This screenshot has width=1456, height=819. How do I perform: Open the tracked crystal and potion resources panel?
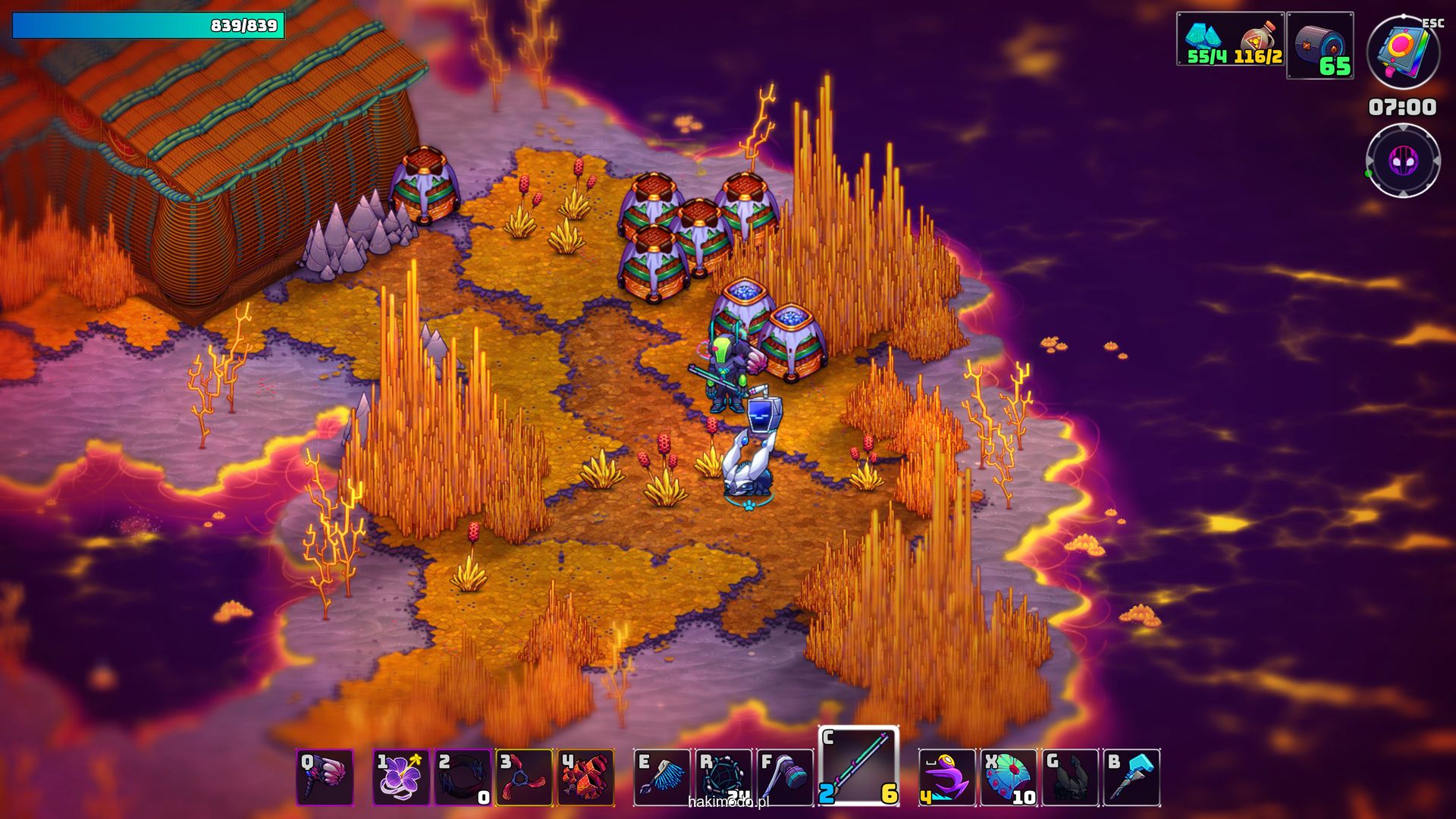1231,39
